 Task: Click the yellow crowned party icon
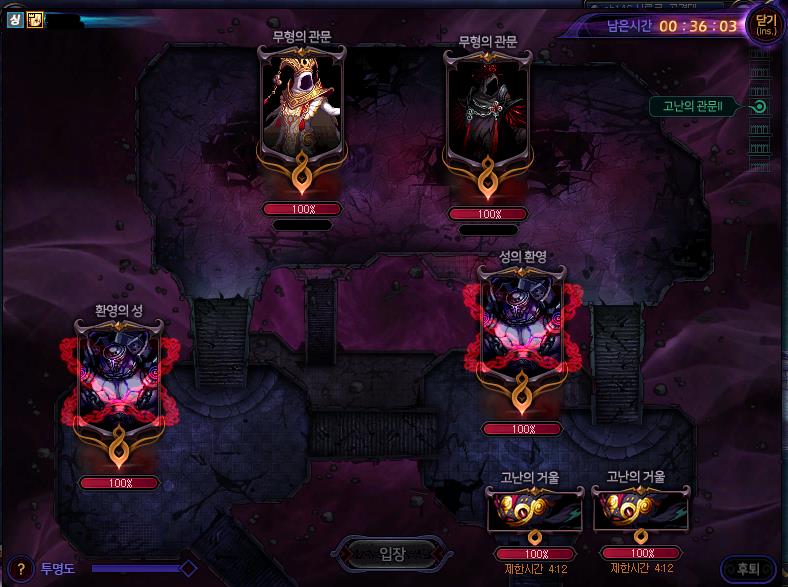pyautogui.click(x=35, y=19)
